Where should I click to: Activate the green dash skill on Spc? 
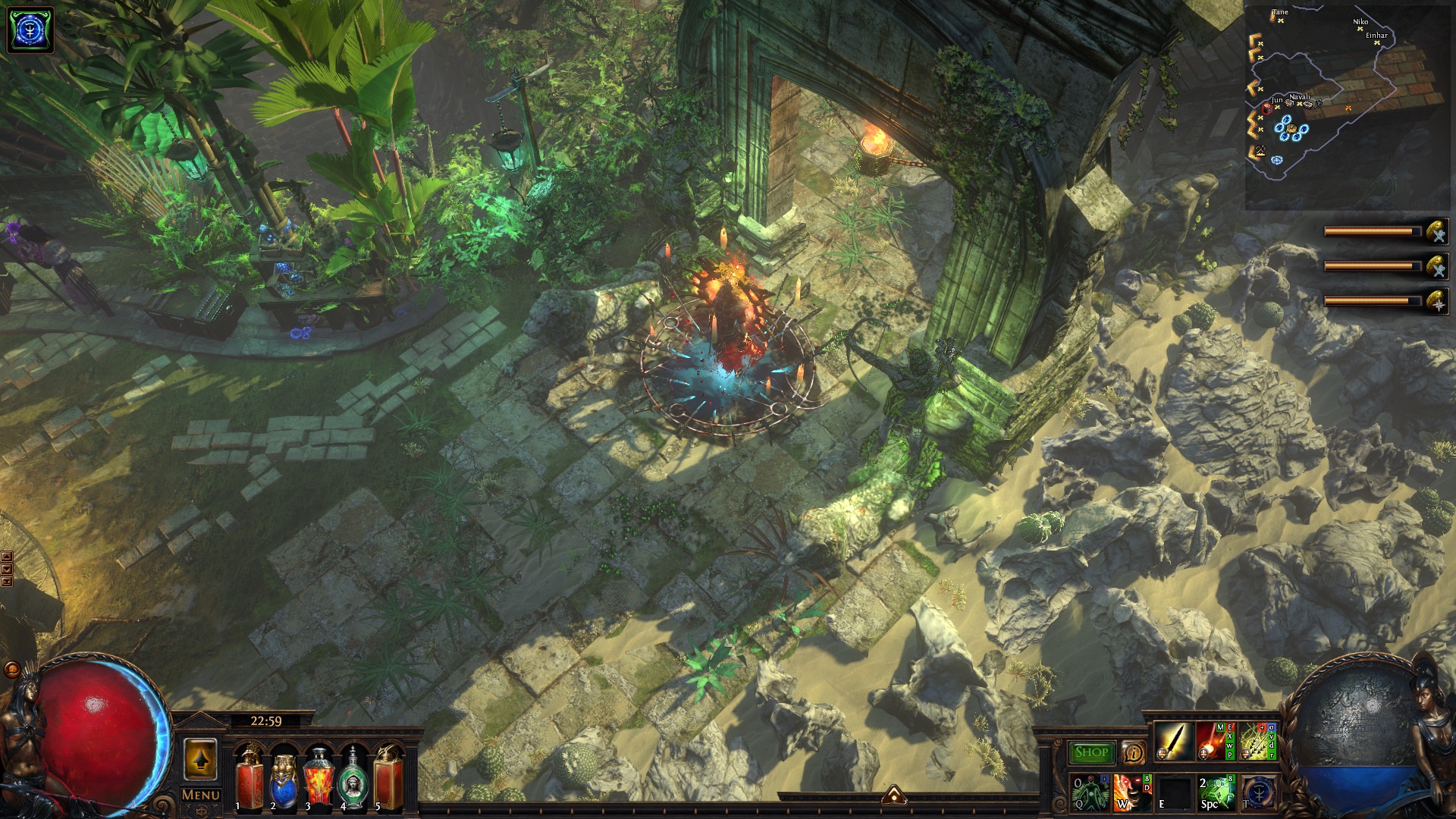1216,792
